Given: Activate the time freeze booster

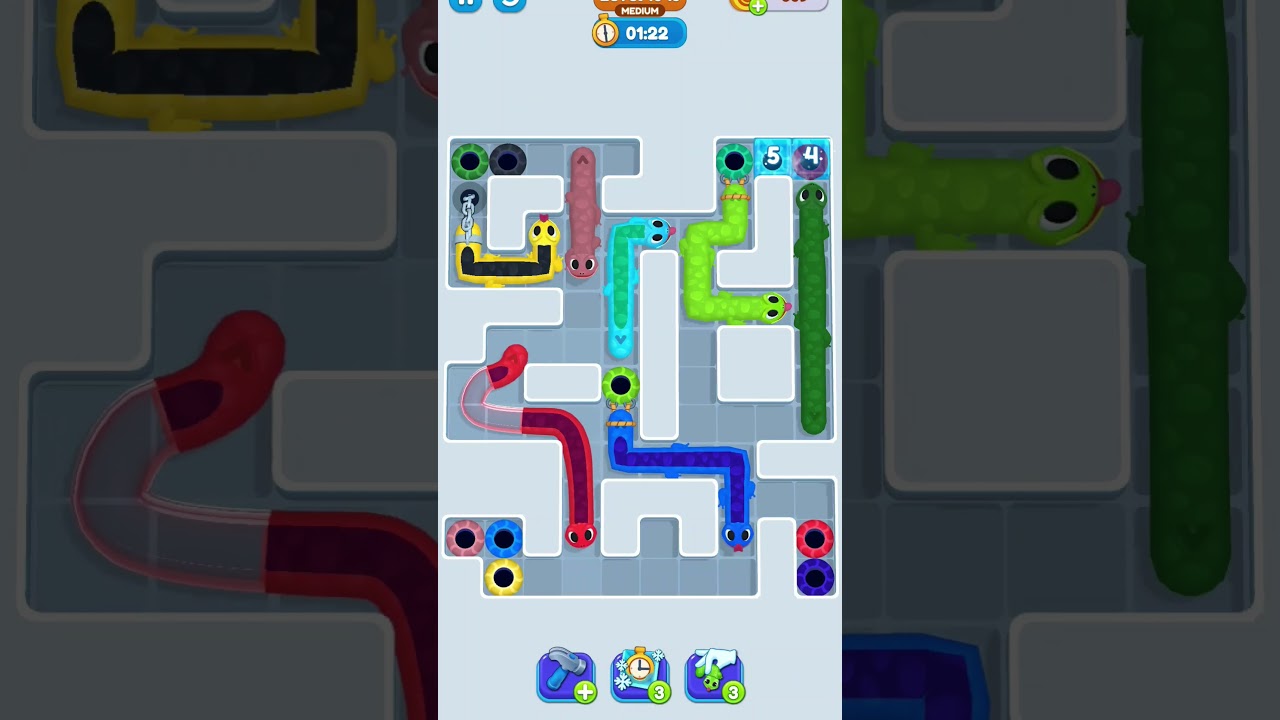Looking at the screenshot, I should coord(640,675).
